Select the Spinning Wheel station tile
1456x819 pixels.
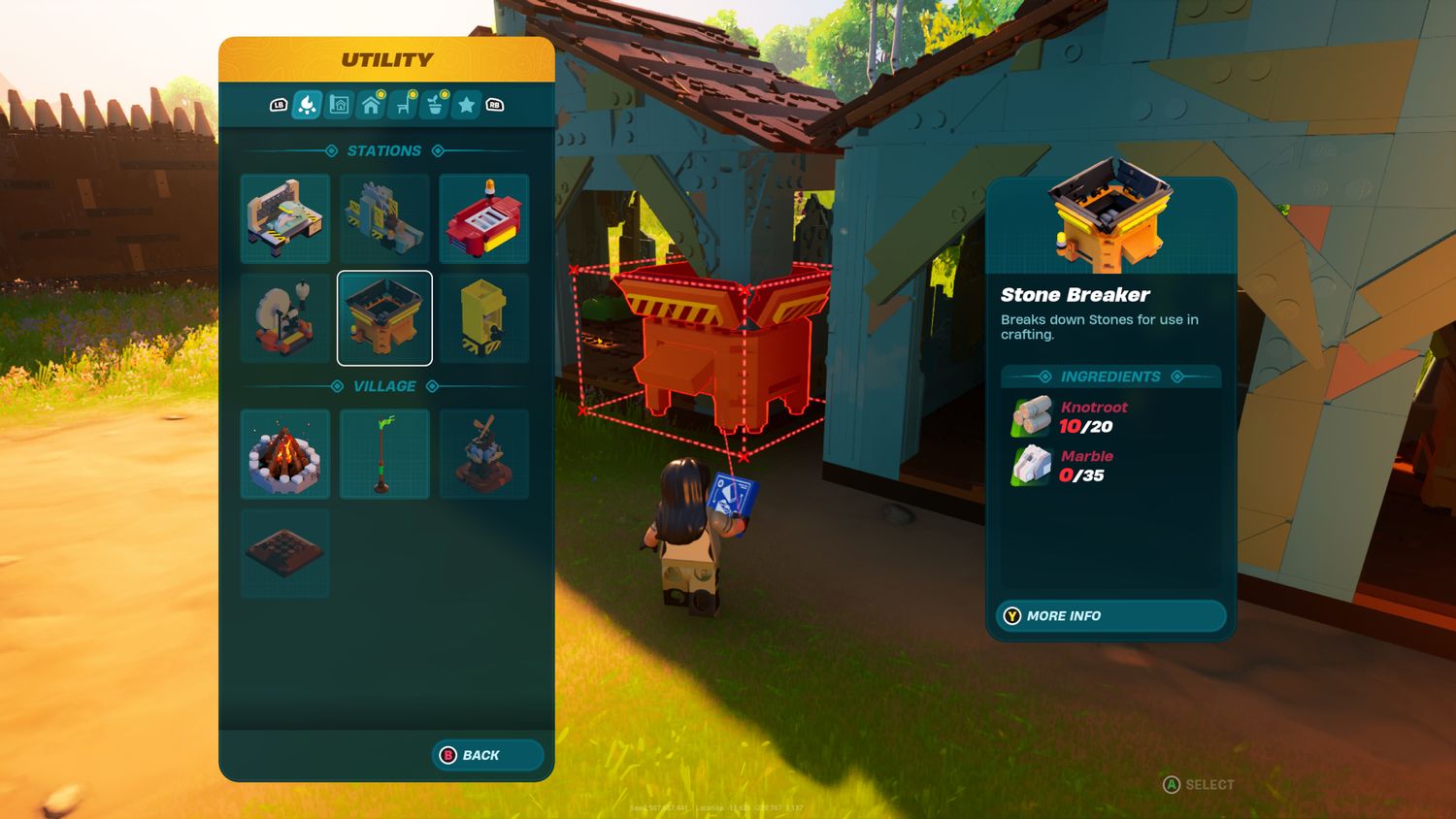[x=285, y=317]
